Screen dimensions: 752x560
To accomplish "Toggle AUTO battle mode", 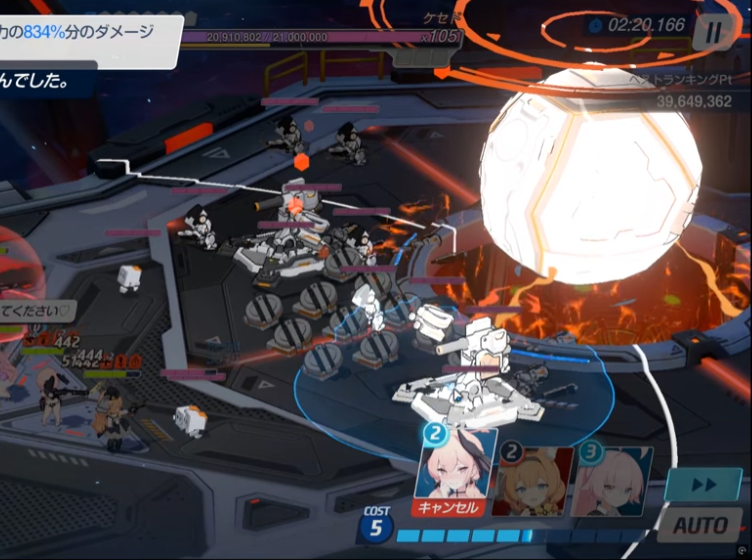I will pyautogui.click(x=703, y=525).
